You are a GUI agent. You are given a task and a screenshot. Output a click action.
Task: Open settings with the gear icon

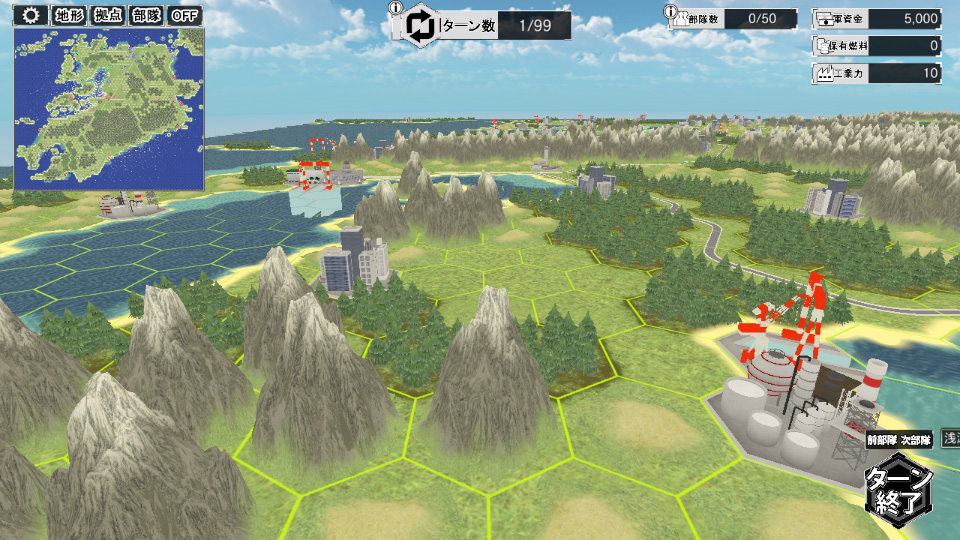(x=30, y=15)
